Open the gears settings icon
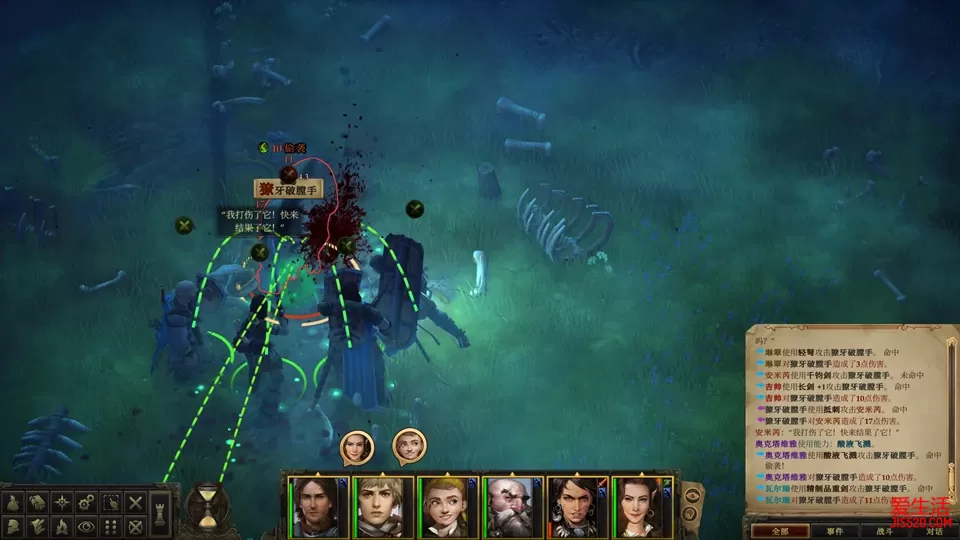 click(86, 502)
